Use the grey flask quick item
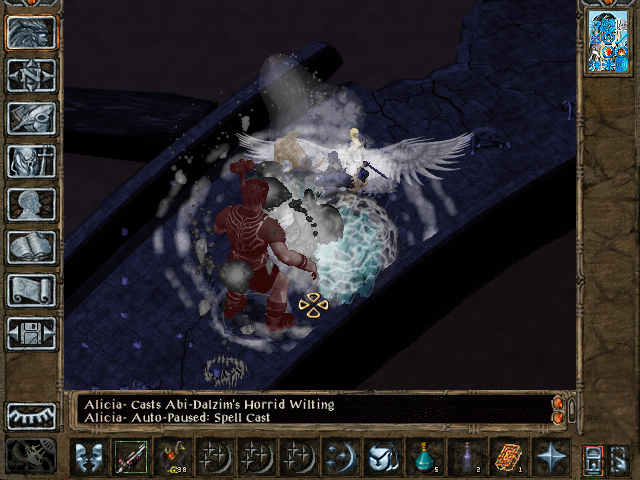Viewport: 640px width, 480px height. (467, 457)
